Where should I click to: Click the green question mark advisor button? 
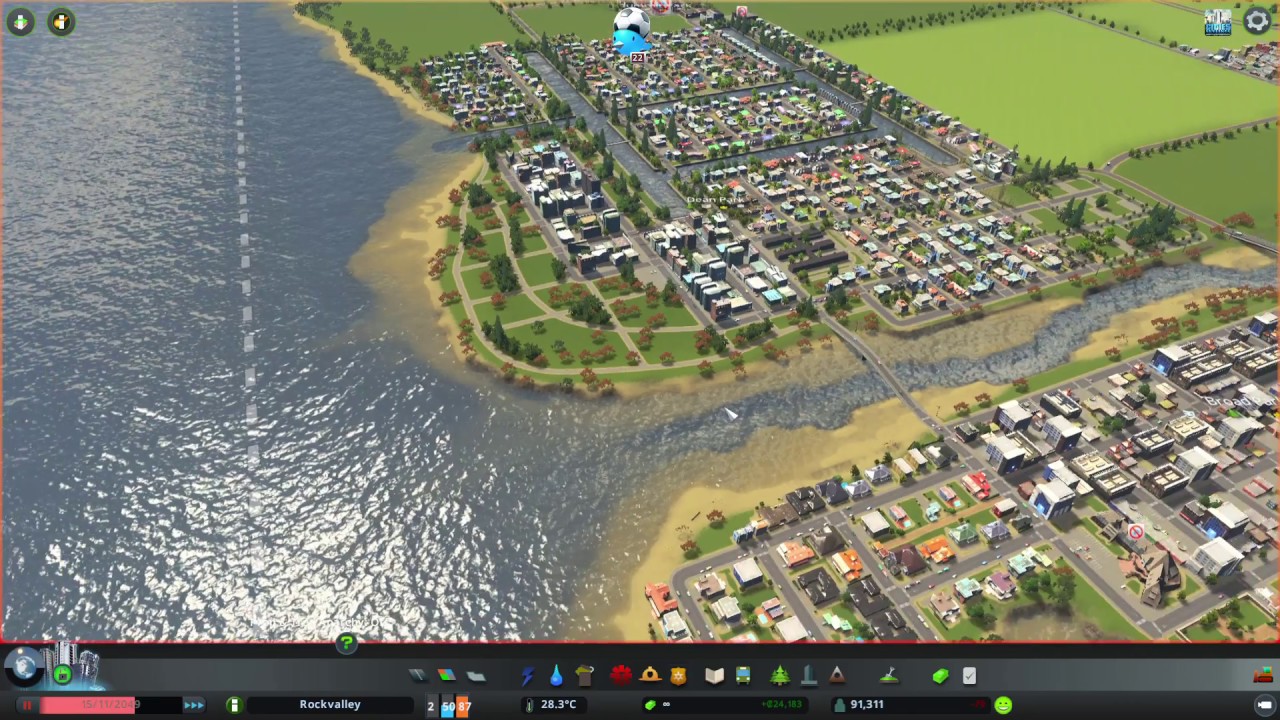point(346,643)
